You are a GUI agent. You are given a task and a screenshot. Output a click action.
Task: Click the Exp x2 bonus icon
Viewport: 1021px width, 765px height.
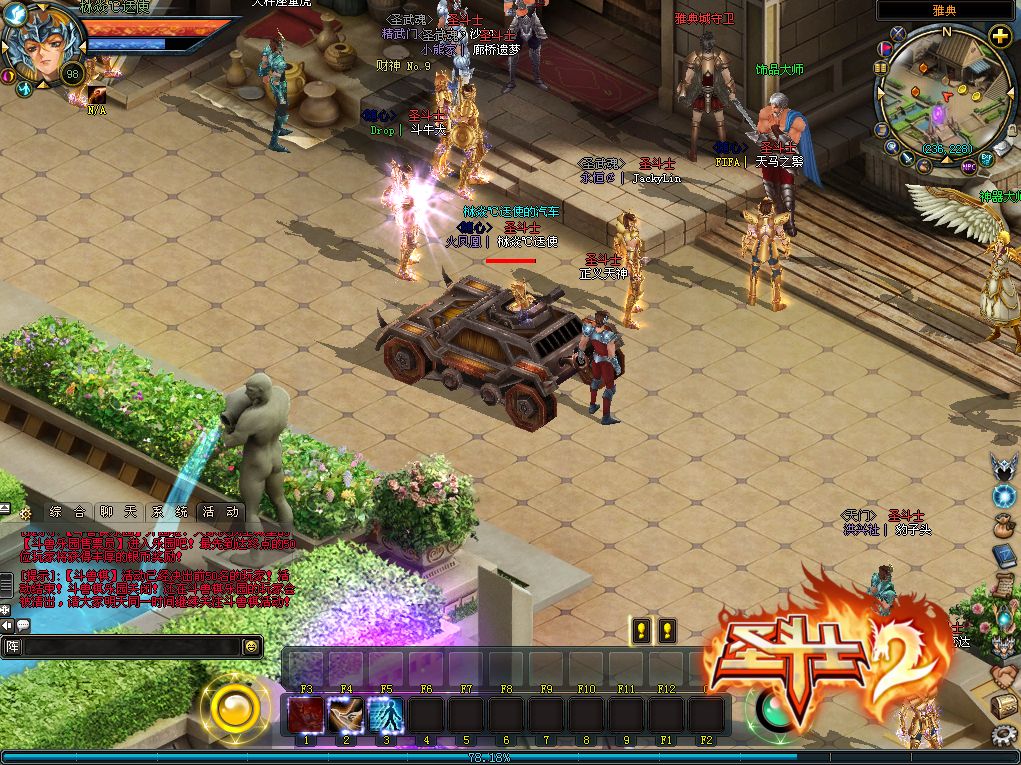pos(986,158)
